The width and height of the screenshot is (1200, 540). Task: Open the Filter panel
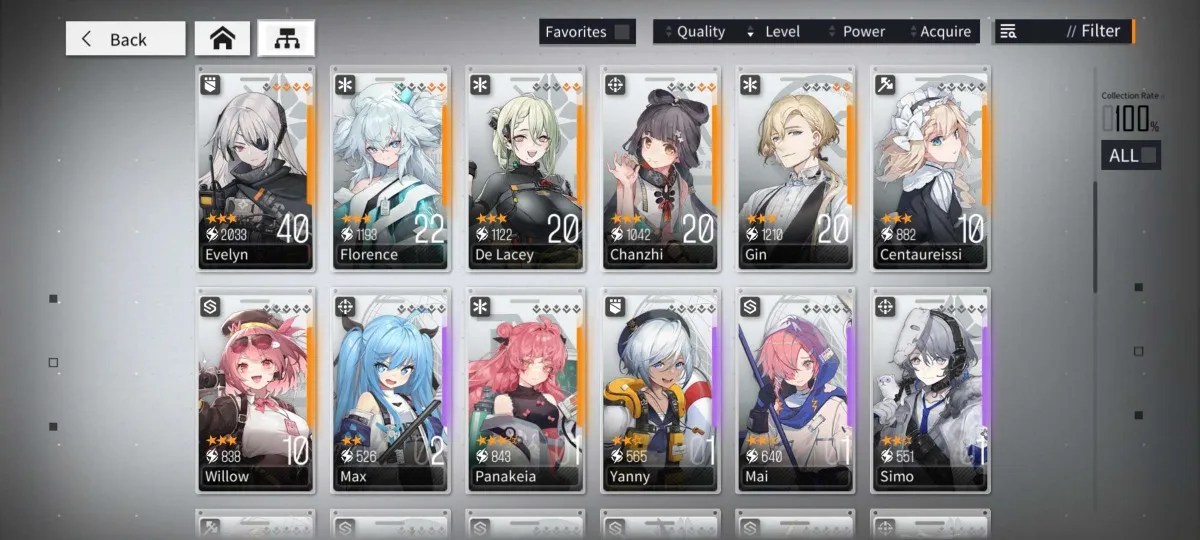pos(1064,32)
